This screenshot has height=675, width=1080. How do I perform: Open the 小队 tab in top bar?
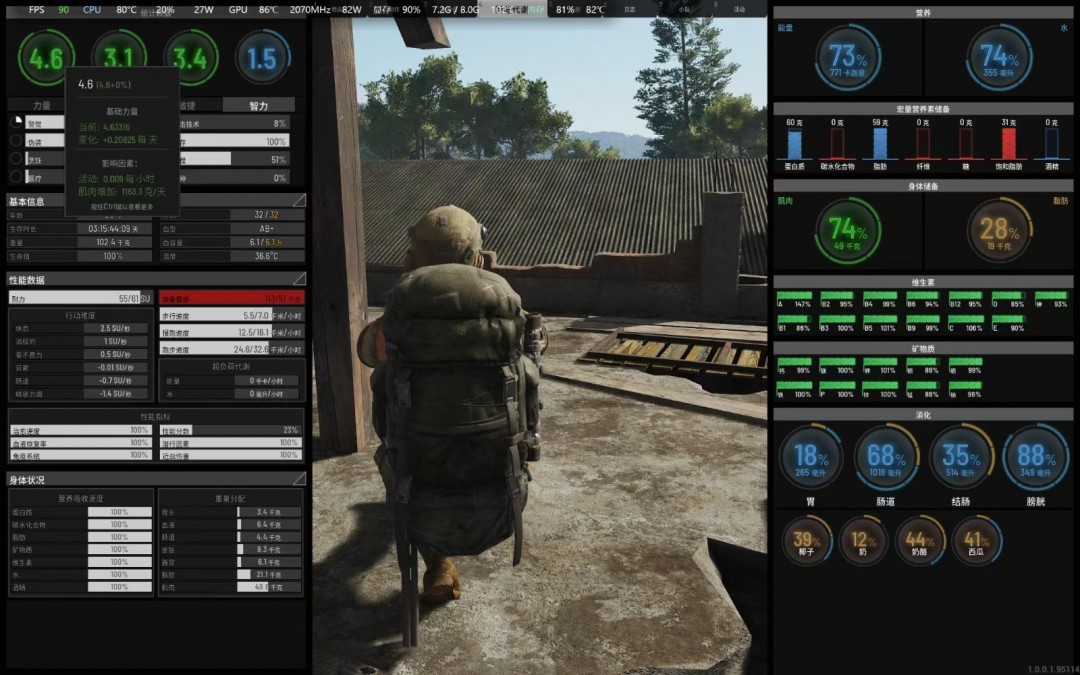point(683,9)
